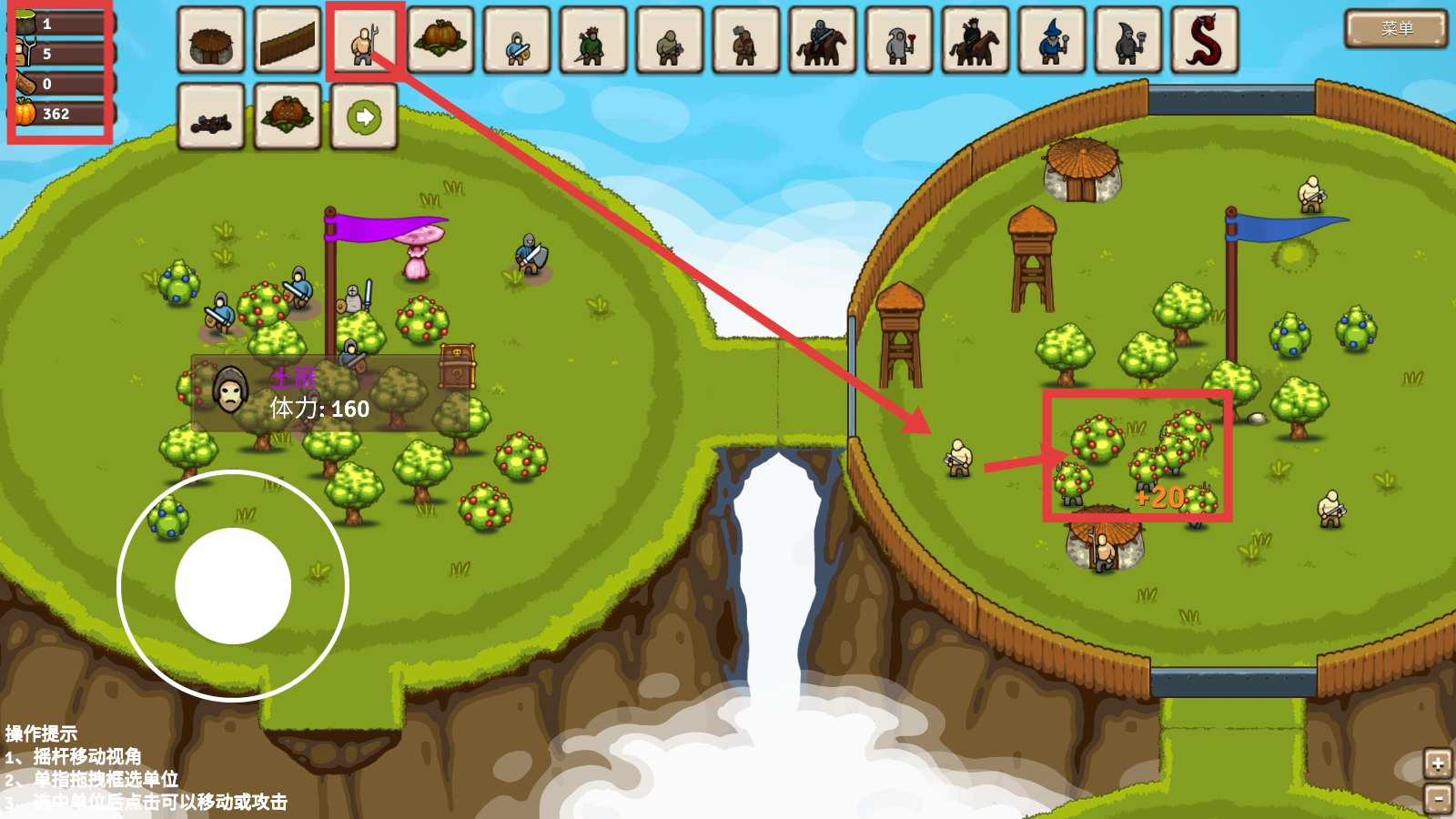The width and height of the screenshot is (1456, 819).
Task: Select the mounted archer on horse
Action: click(976, 41)
